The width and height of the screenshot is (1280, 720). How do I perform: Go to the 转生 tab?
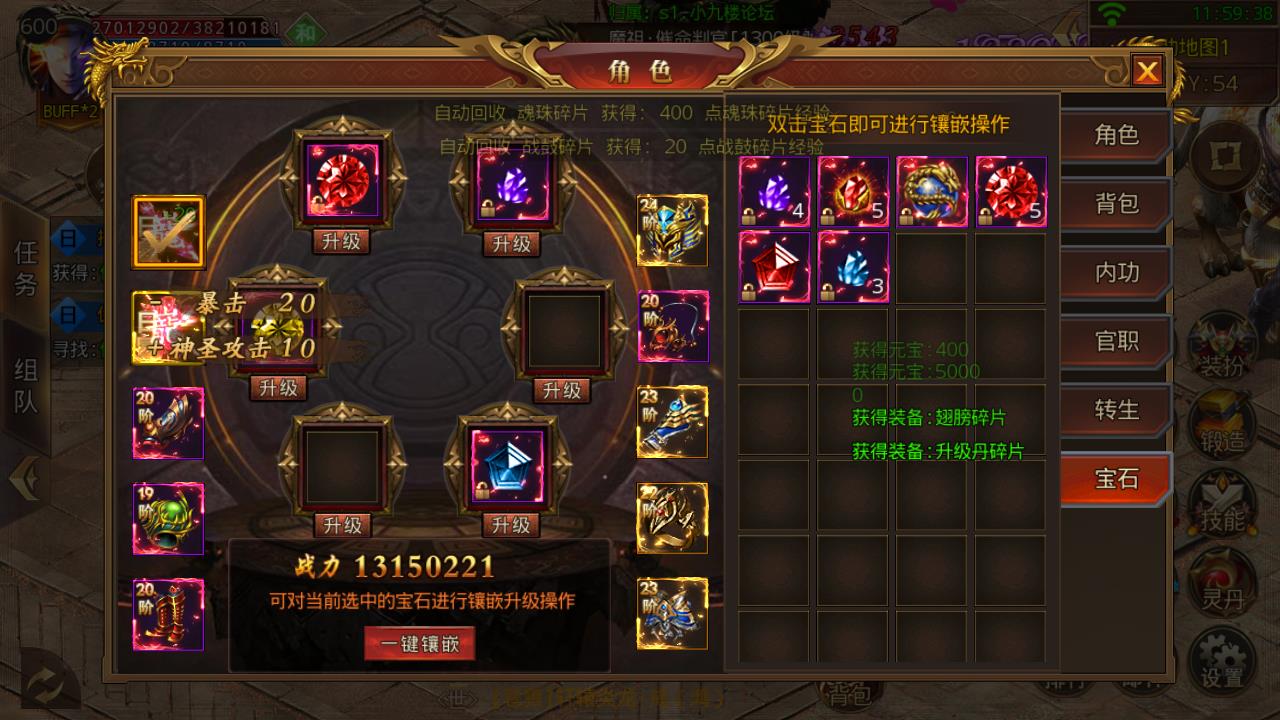(1116, 410)
